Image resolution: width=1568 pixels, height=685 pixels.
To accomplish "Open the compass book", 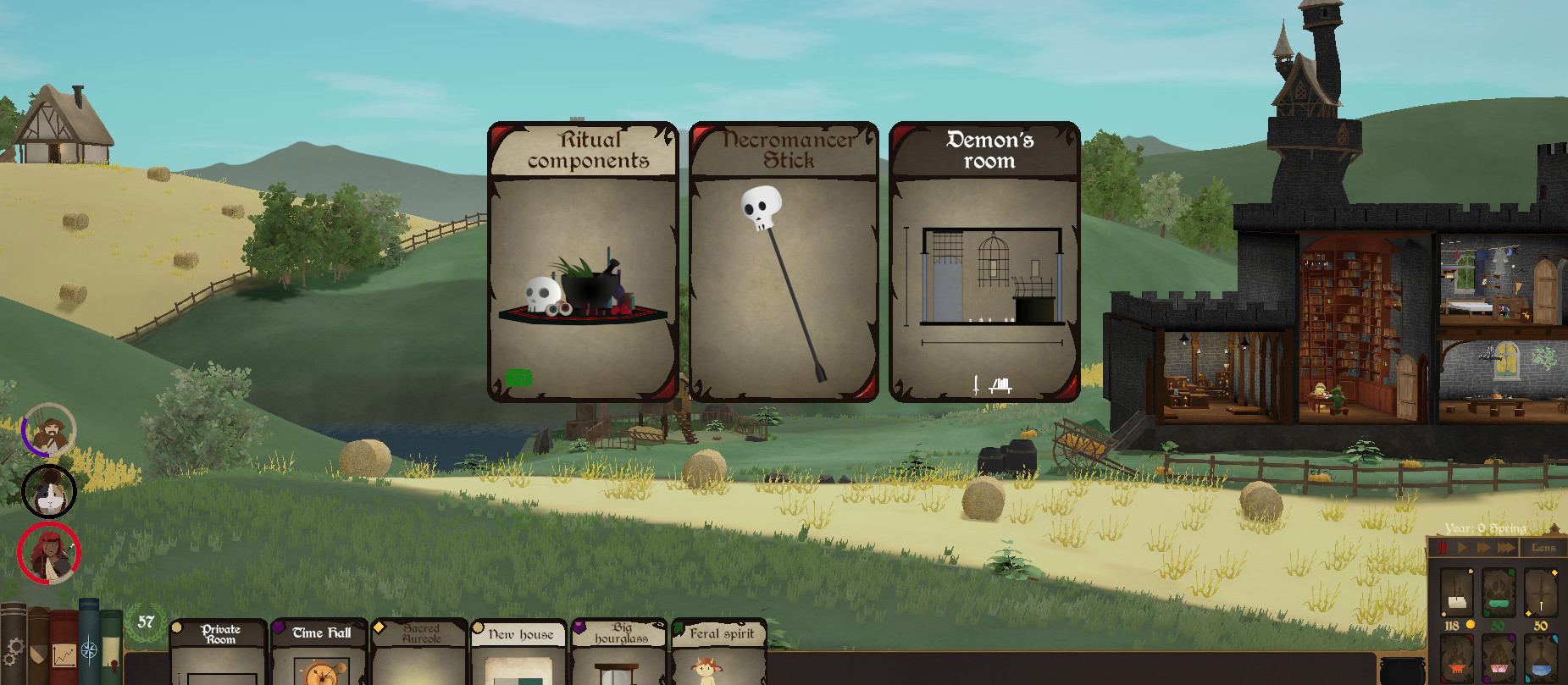I will (89, 648).
